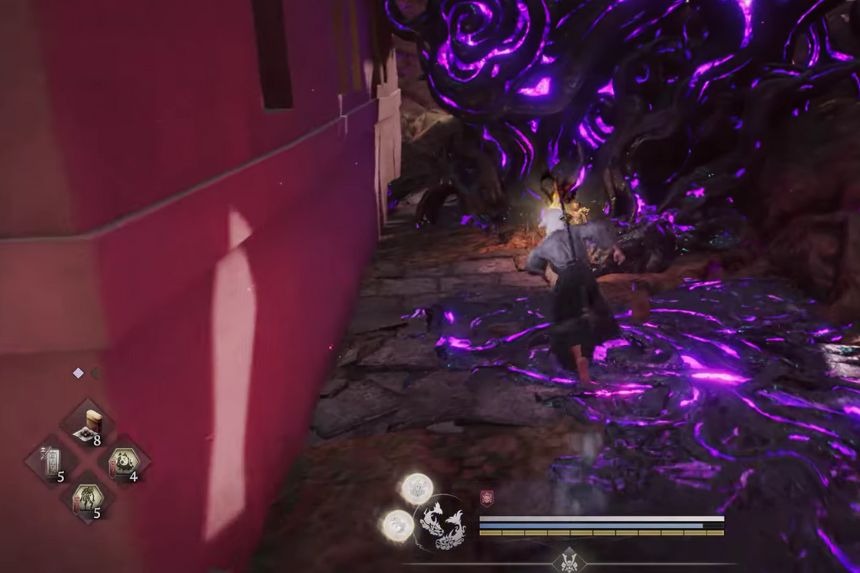Click the lit diamond item-set indicator
This screenshot has height=573, width=860.
click(78, 373)
